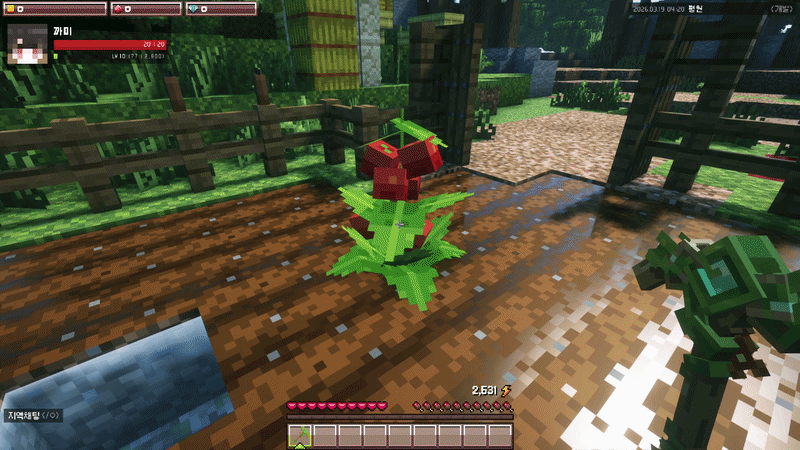
Task: Select the green hoe hotbar slot
Action: 299,435
